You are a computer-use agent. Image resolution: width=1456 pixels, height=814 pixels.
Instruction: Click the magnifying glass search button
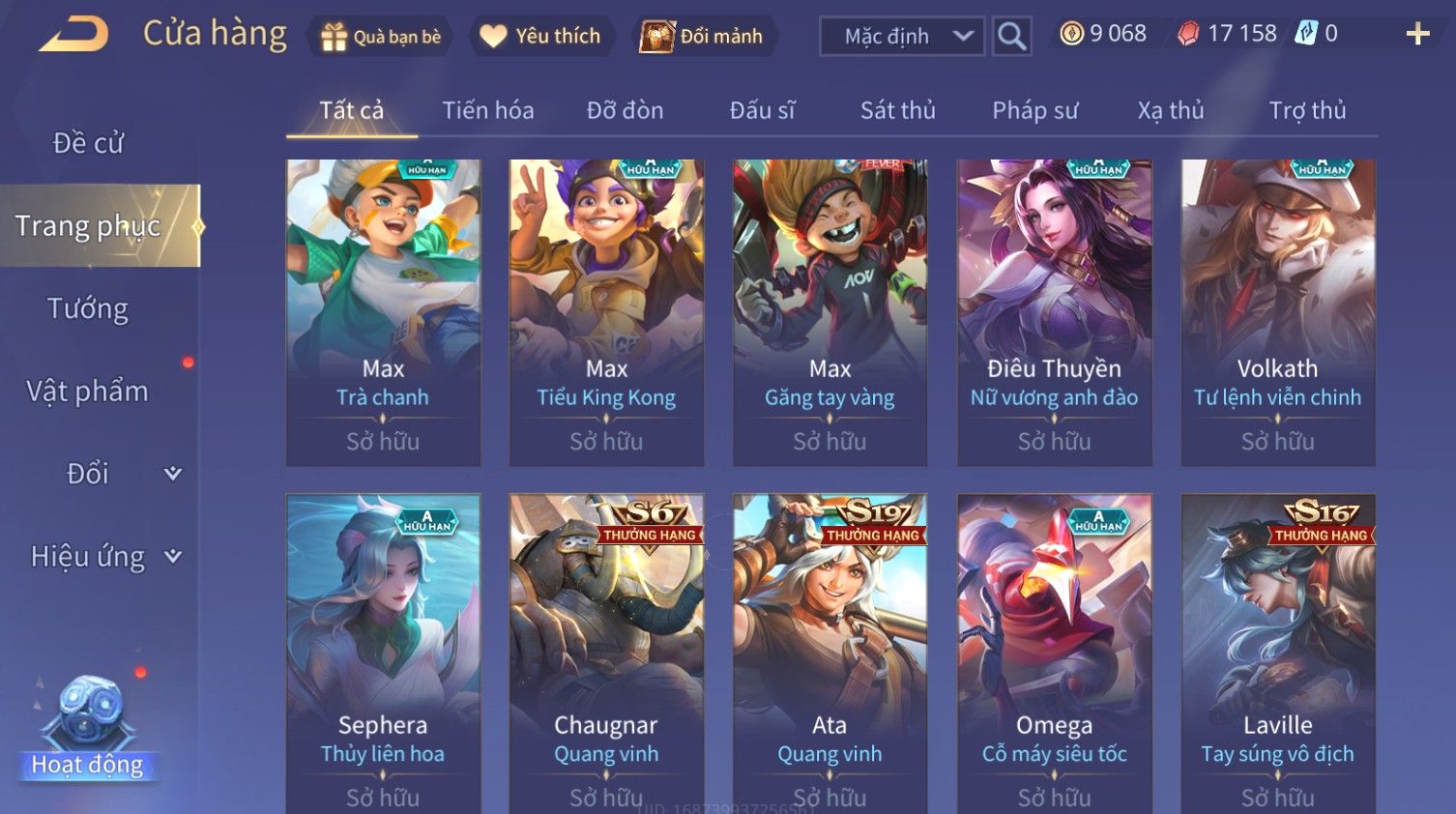click(x=1011, y=37)
